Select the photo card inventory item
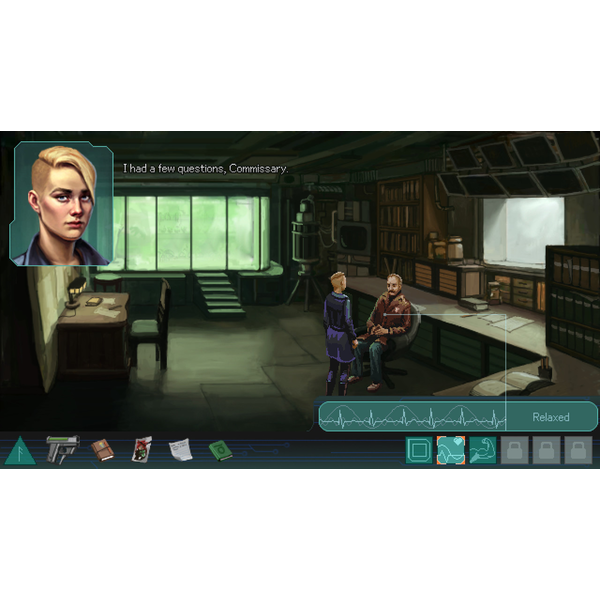This screenshot has height=600, width=600. pyautogui.click(x=141, y=450)
